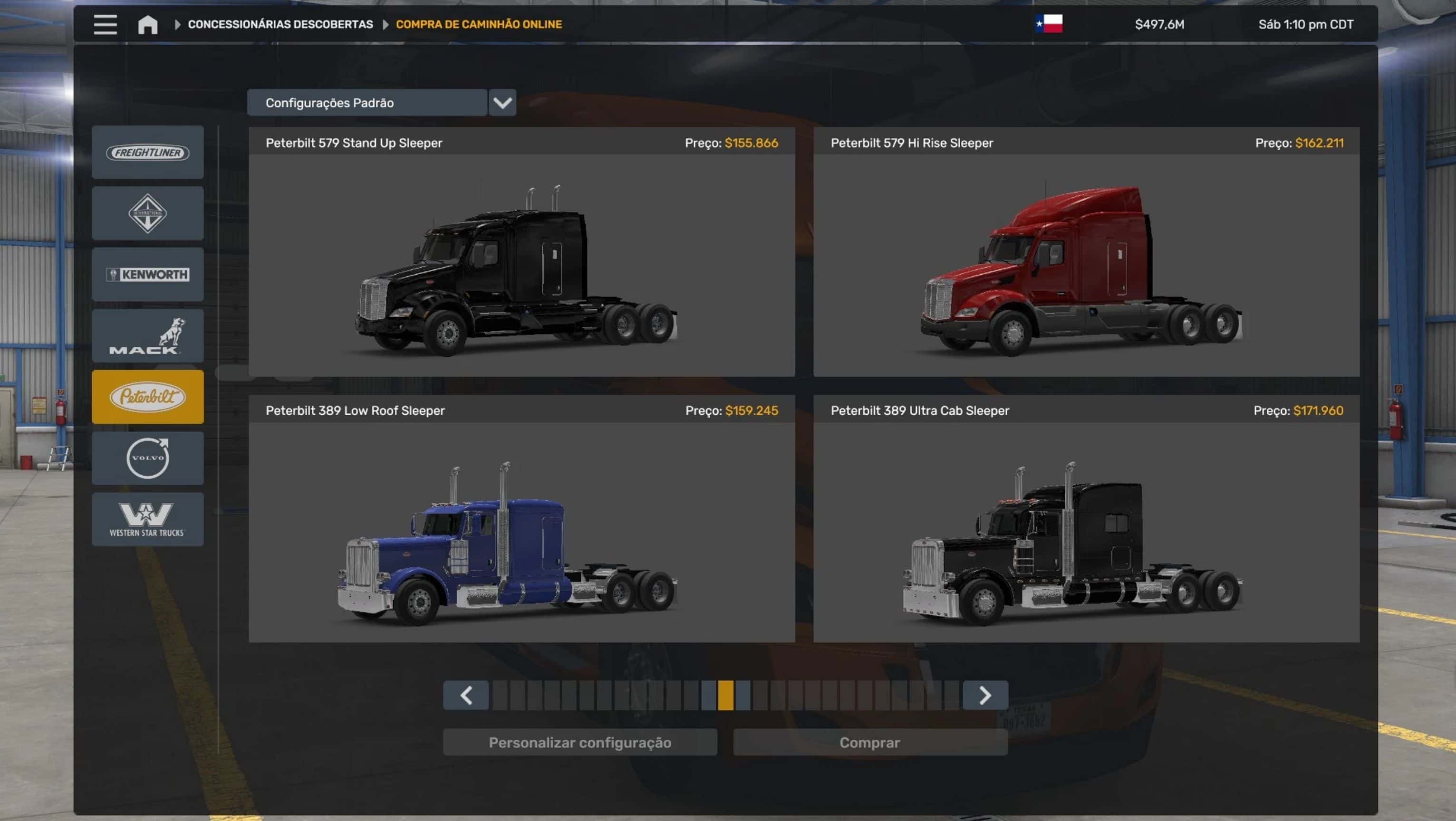The height and width of the screenshot is (821, 1456).
Task: Click the Comprar button
Action: click(x=869, y=743)
